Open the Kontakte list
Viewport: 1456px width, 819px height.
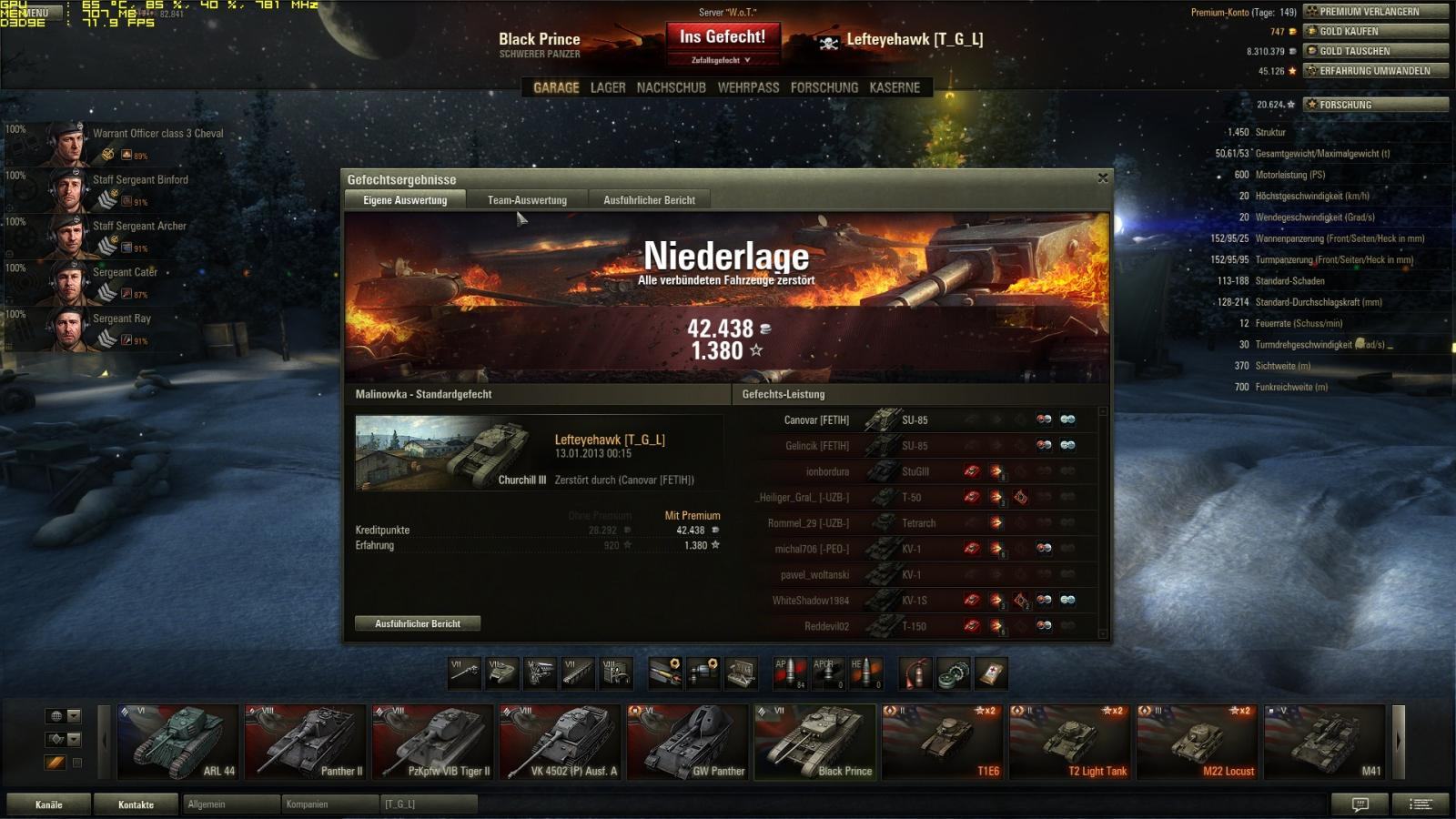point(136,804)
